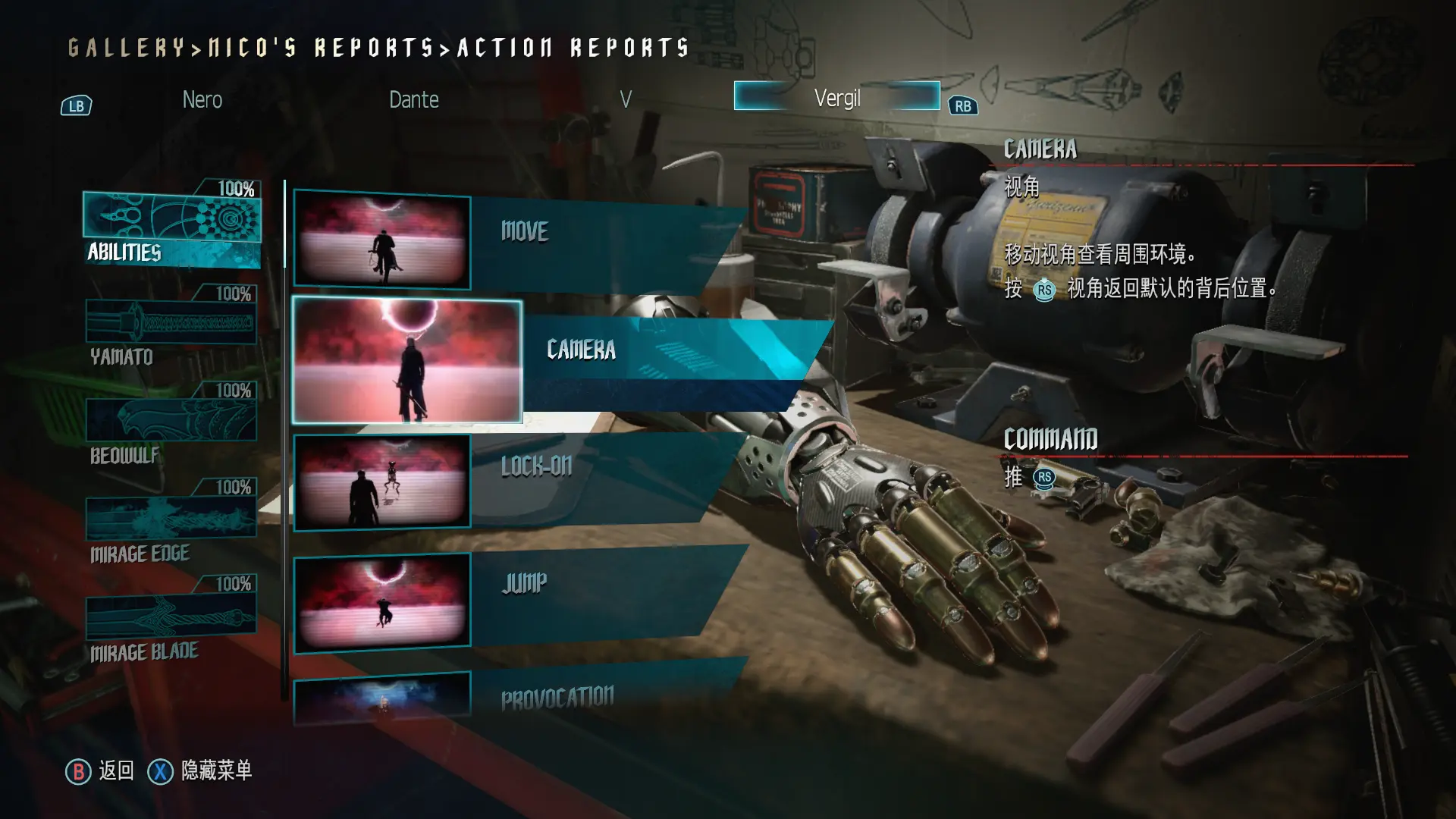The image size is (1456, 819).
Task: View the Jump preview thumbnail
Action: pos(382,603)
